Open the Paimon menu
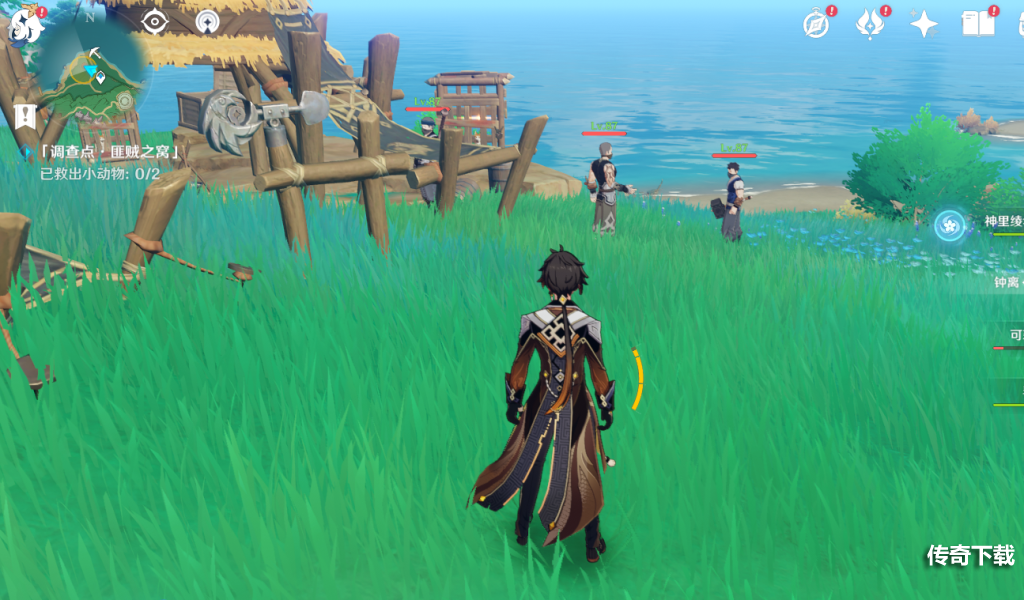The height and width of the screenshot is (600, 1024). pyautogui.click(x=25, y=24)
